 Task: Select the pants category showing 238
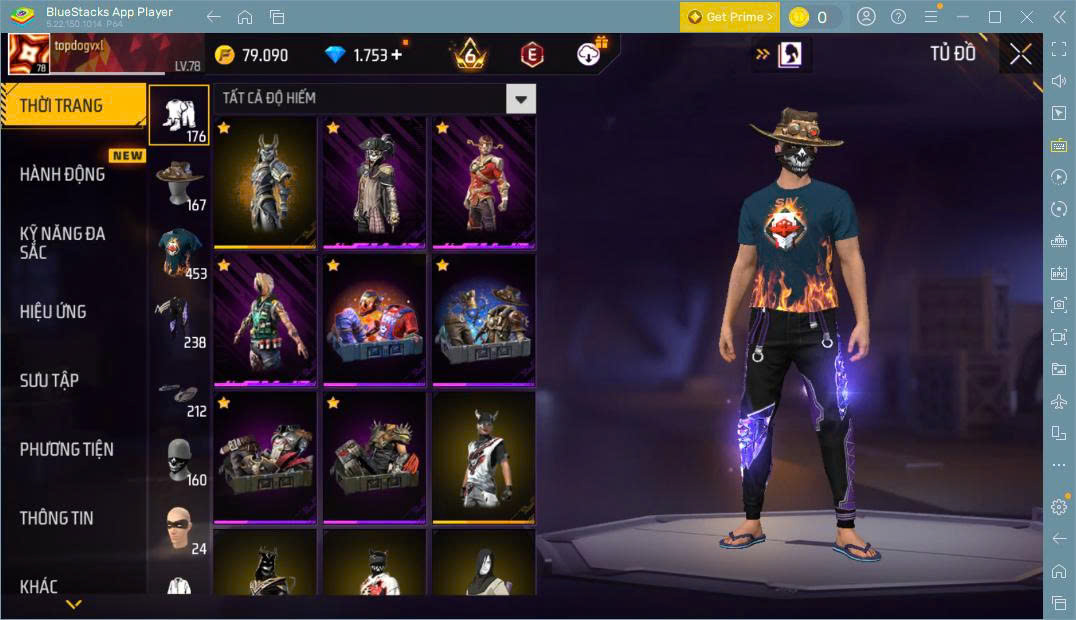coord(180,322)
